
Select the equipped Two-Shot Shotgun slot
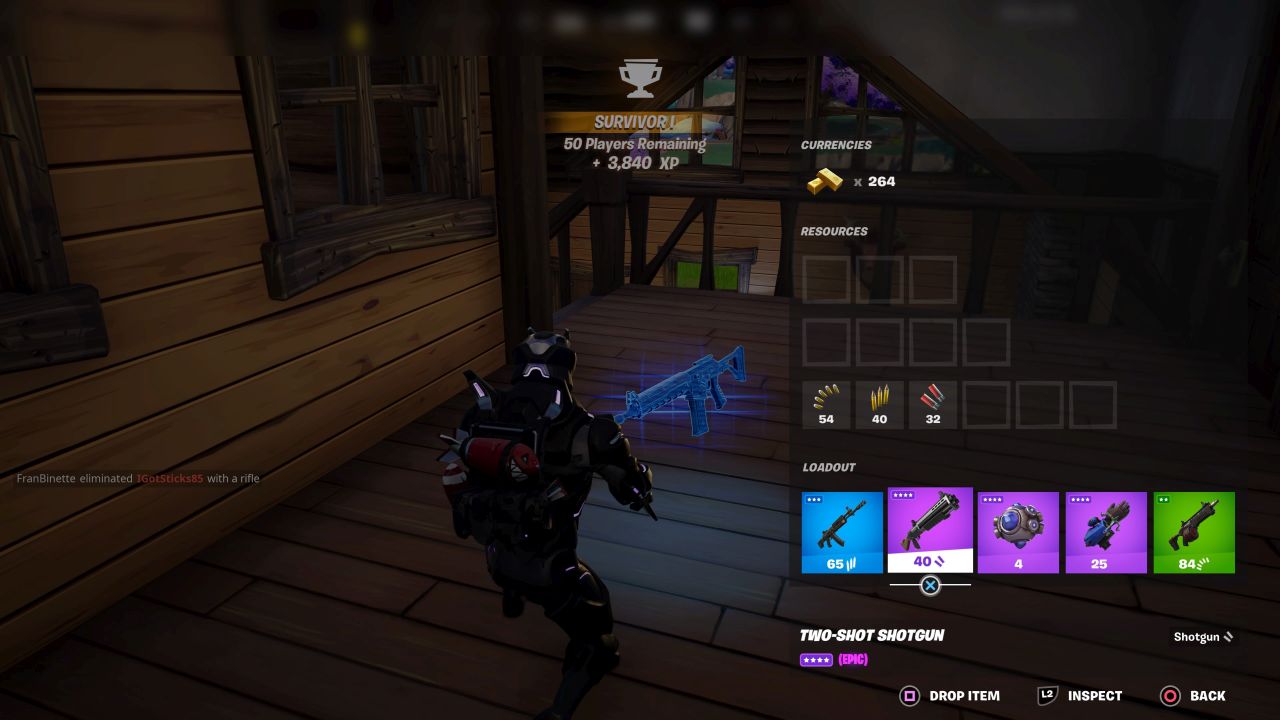click(x=929, y=532)
